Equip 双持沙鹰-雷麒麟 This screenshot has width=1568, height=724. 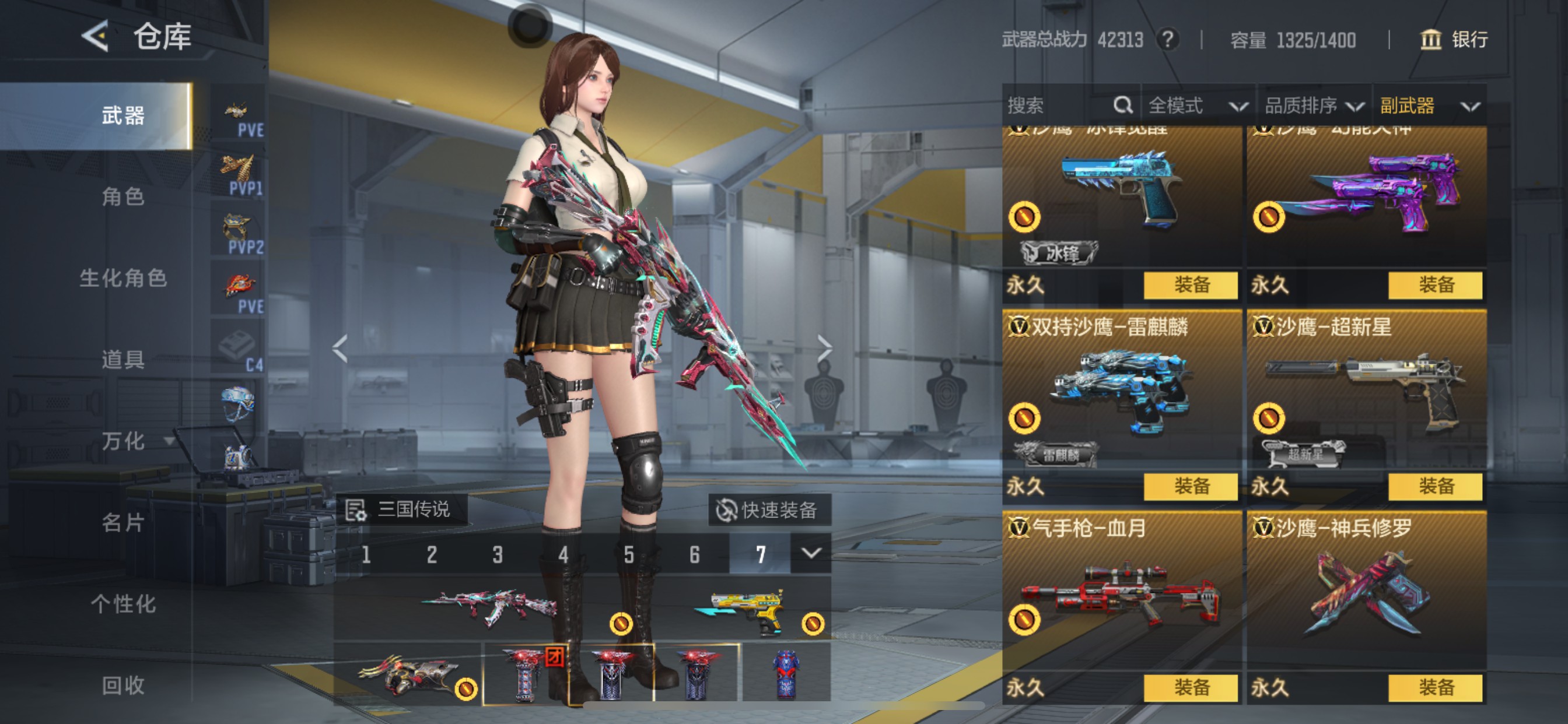(x=1190, y=487)
